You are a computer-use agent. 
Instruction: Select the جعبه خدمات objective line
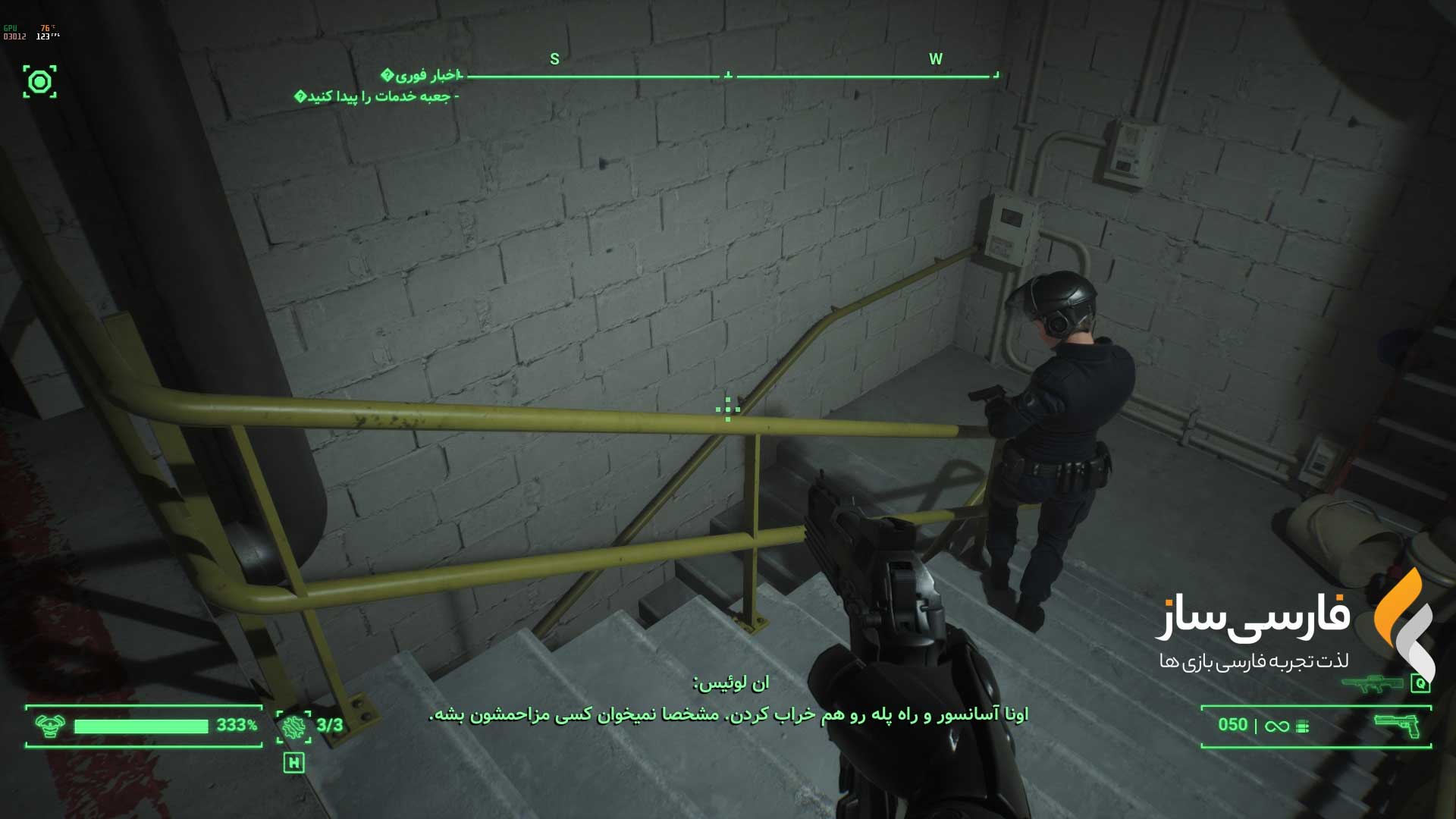coord(378,96)
